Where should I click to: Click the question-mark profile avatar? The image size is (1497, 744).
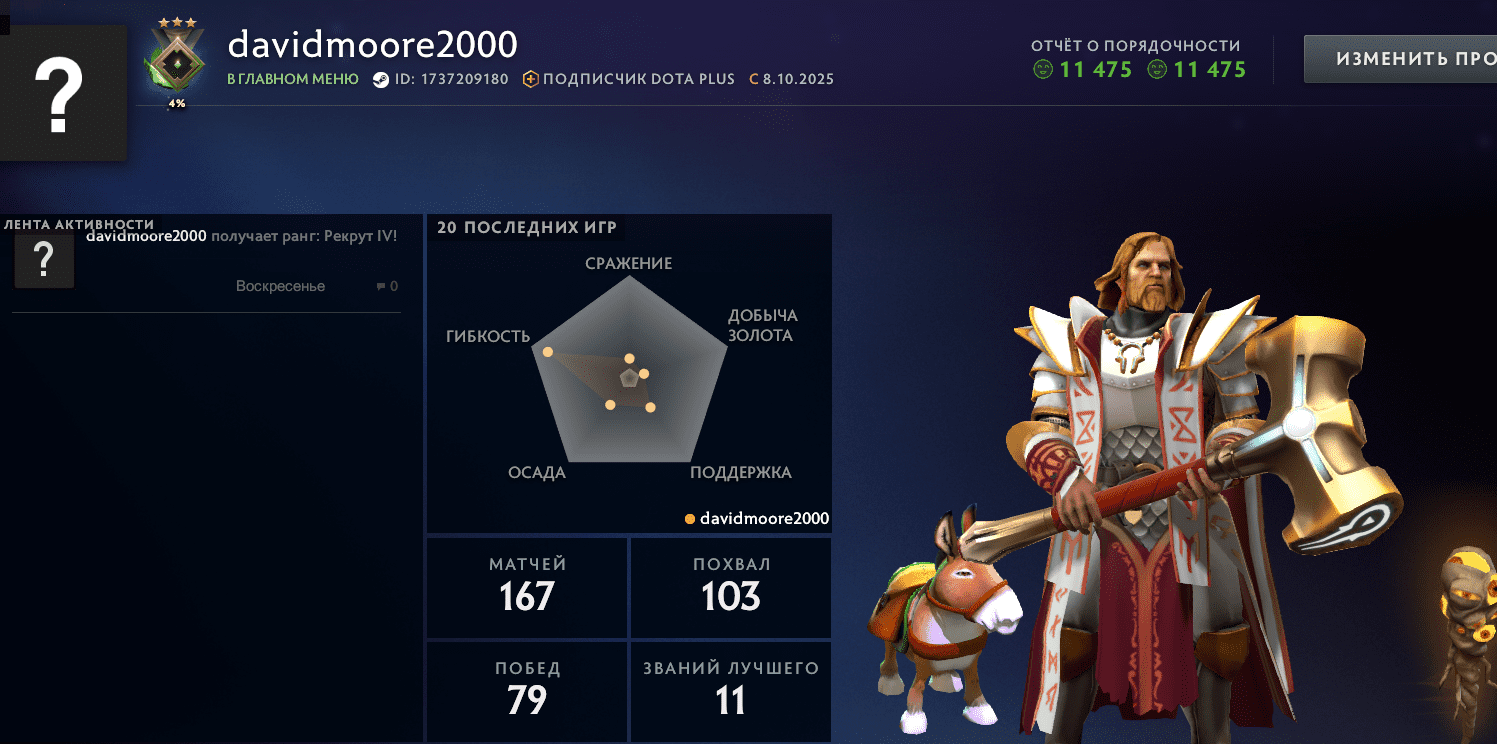64,92
